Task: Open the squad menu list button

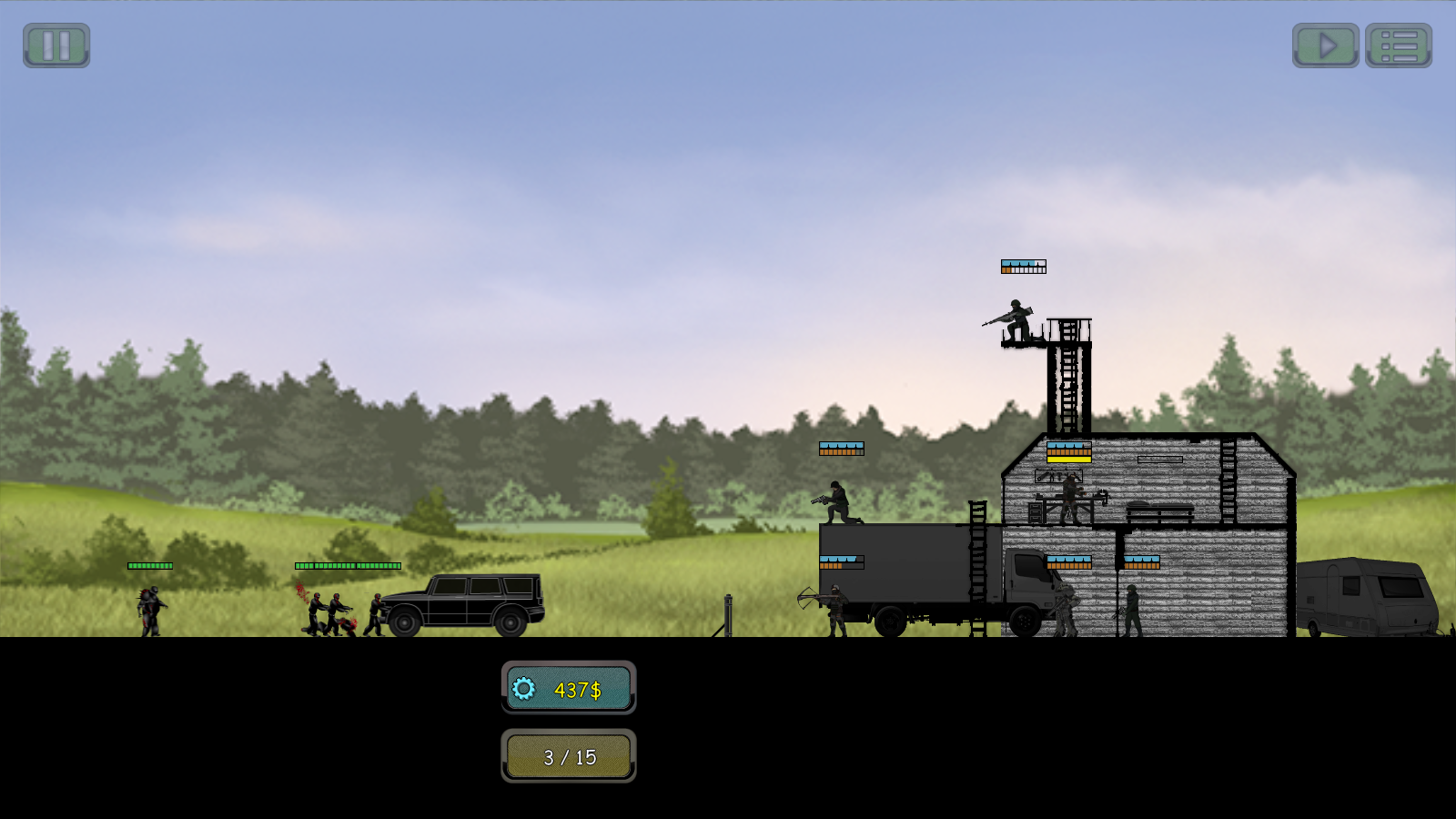Action: (1399, 45)
